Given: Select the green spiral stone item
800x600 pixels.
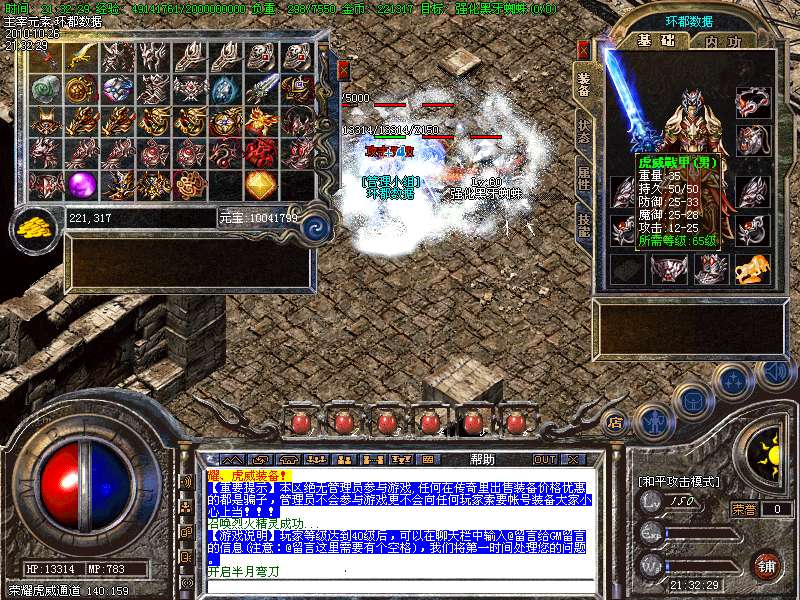Looking at the screenshot, I should coord(47,89).
